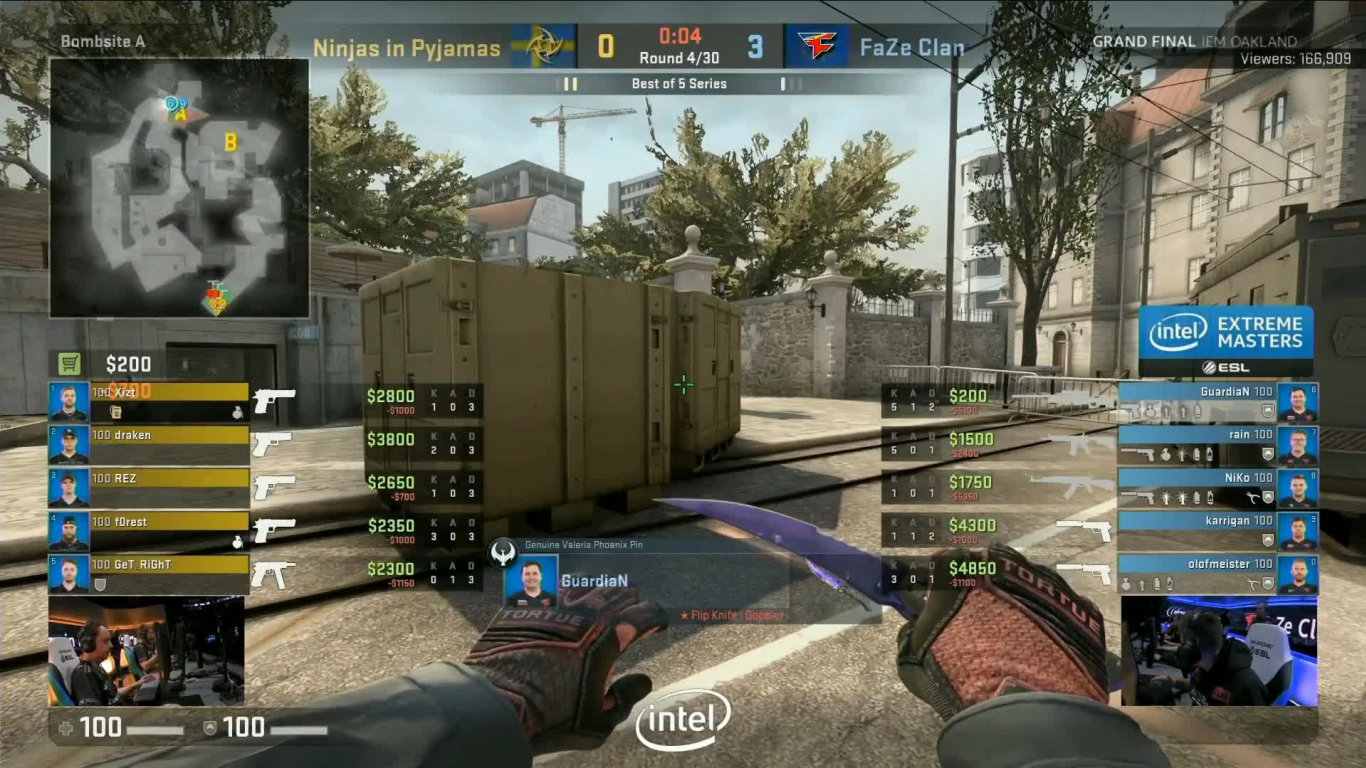Click f0rest's grenade icon
This screenshot has width=1366, height=768.
238,540
